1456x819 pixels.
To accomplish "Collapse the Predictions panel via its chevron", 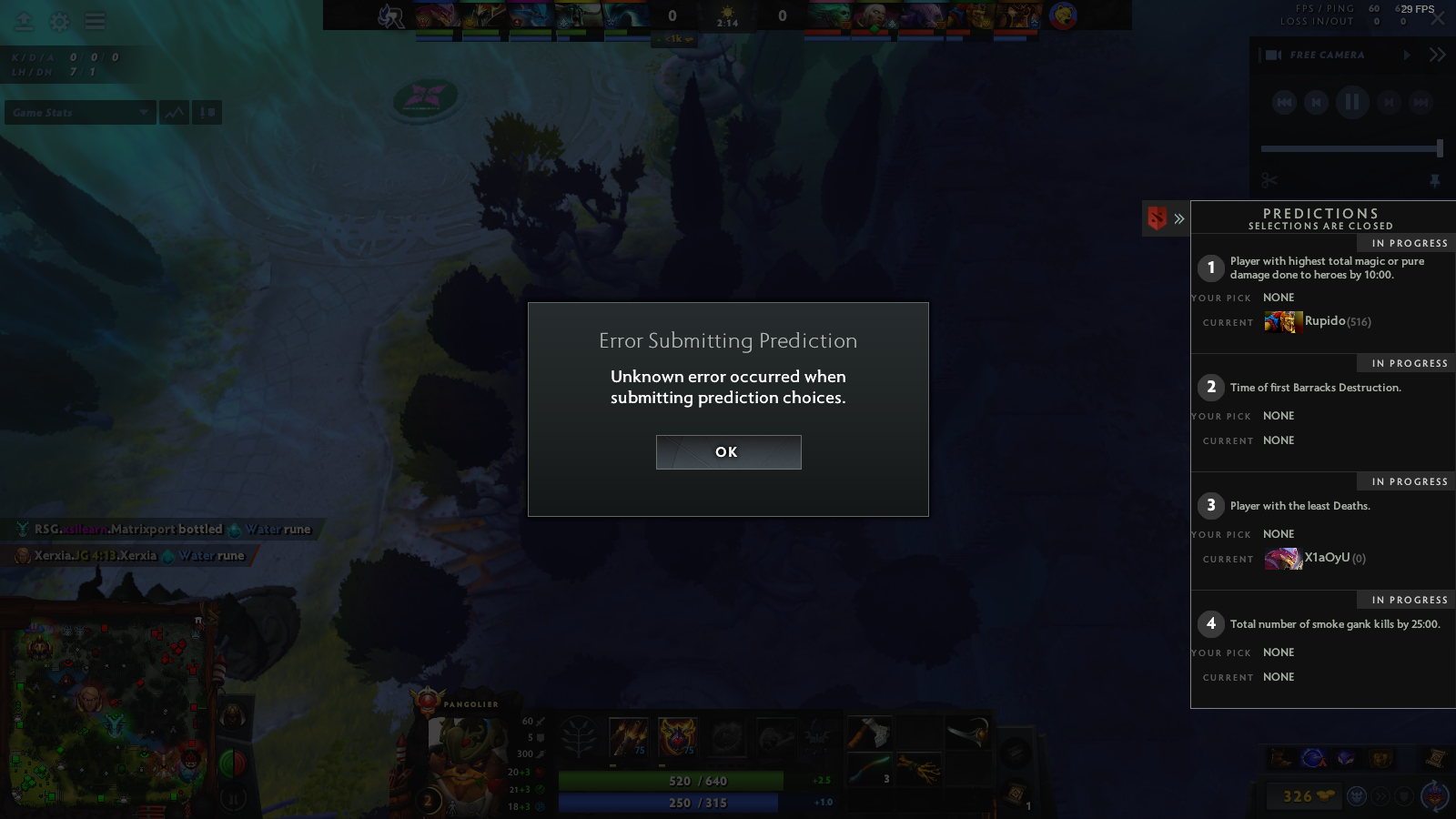I will 1179,218.
